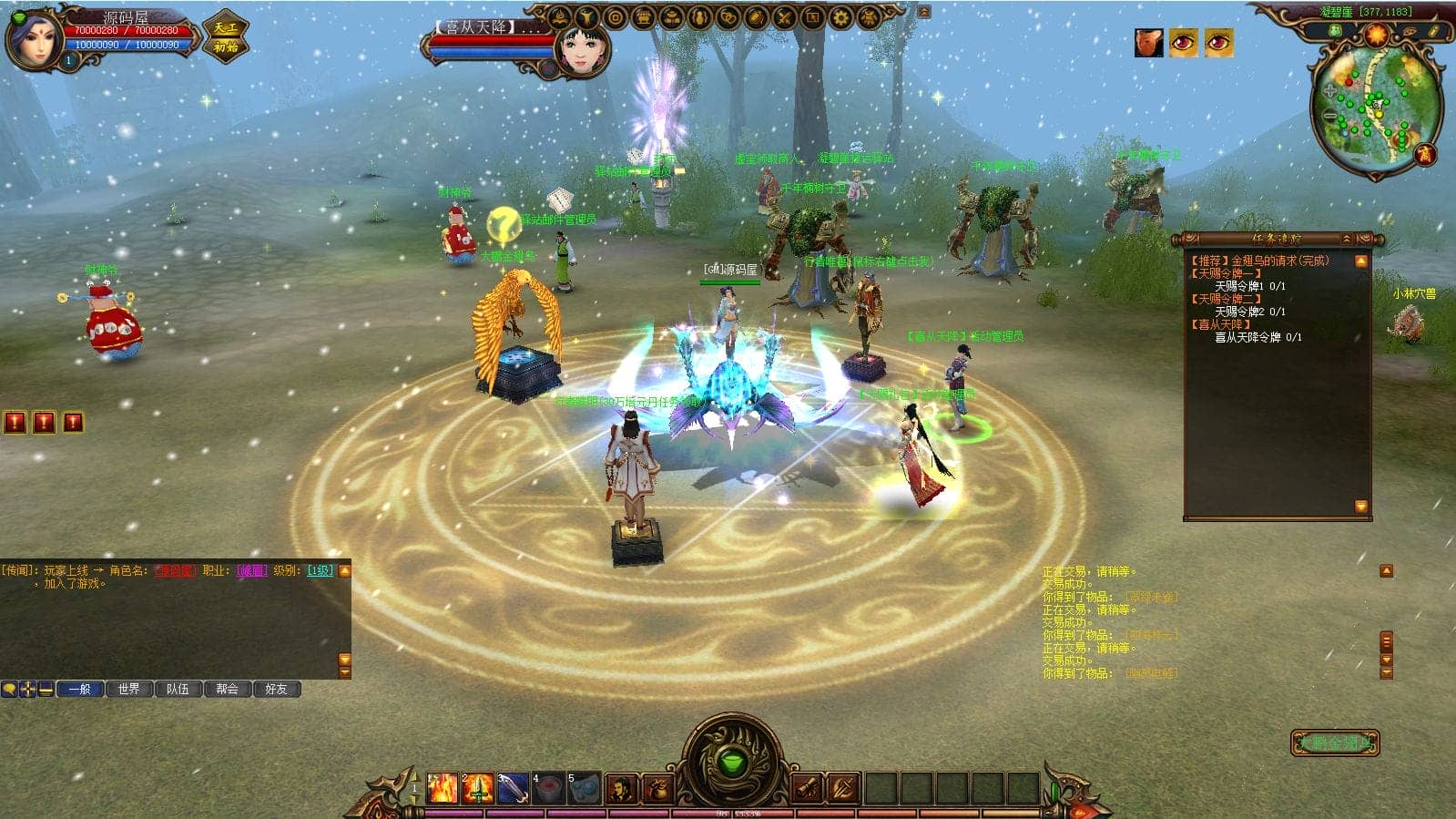Viewport: 1456px width, 819px height.
Task: Click the 大鹏金翅鸟 button at bottom right
Action: (x=1335, y=742)
